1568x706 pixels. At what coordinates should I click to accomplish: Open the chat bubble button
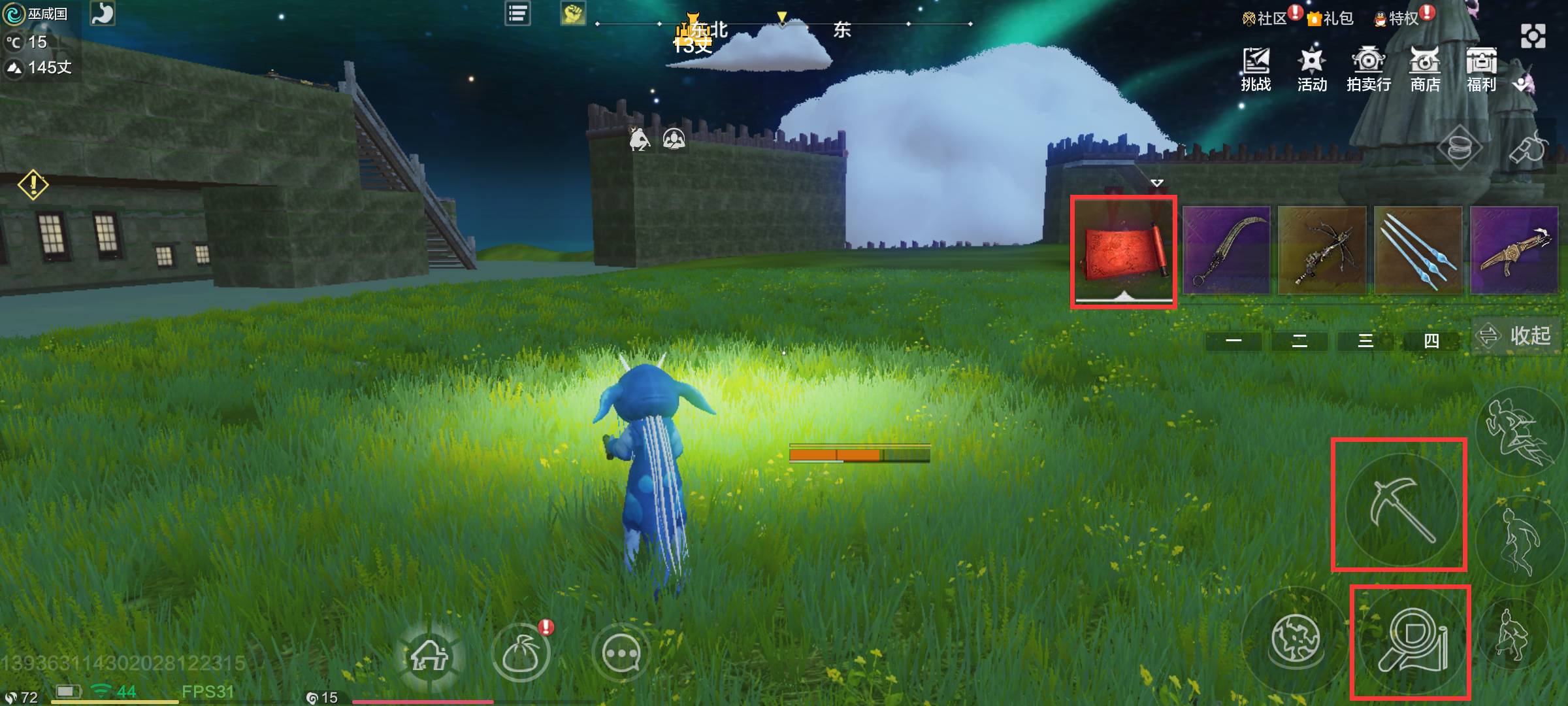click(621, 654)
